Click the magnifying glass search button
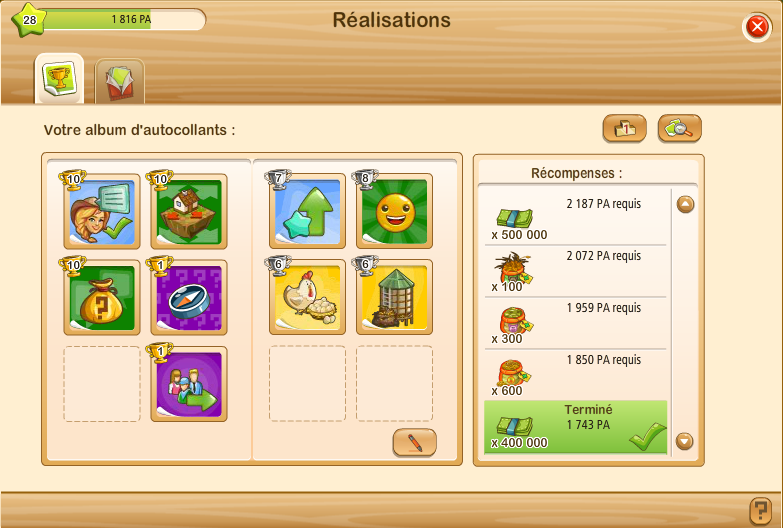This screenshot has height=528, width=783. pos(680,128)
